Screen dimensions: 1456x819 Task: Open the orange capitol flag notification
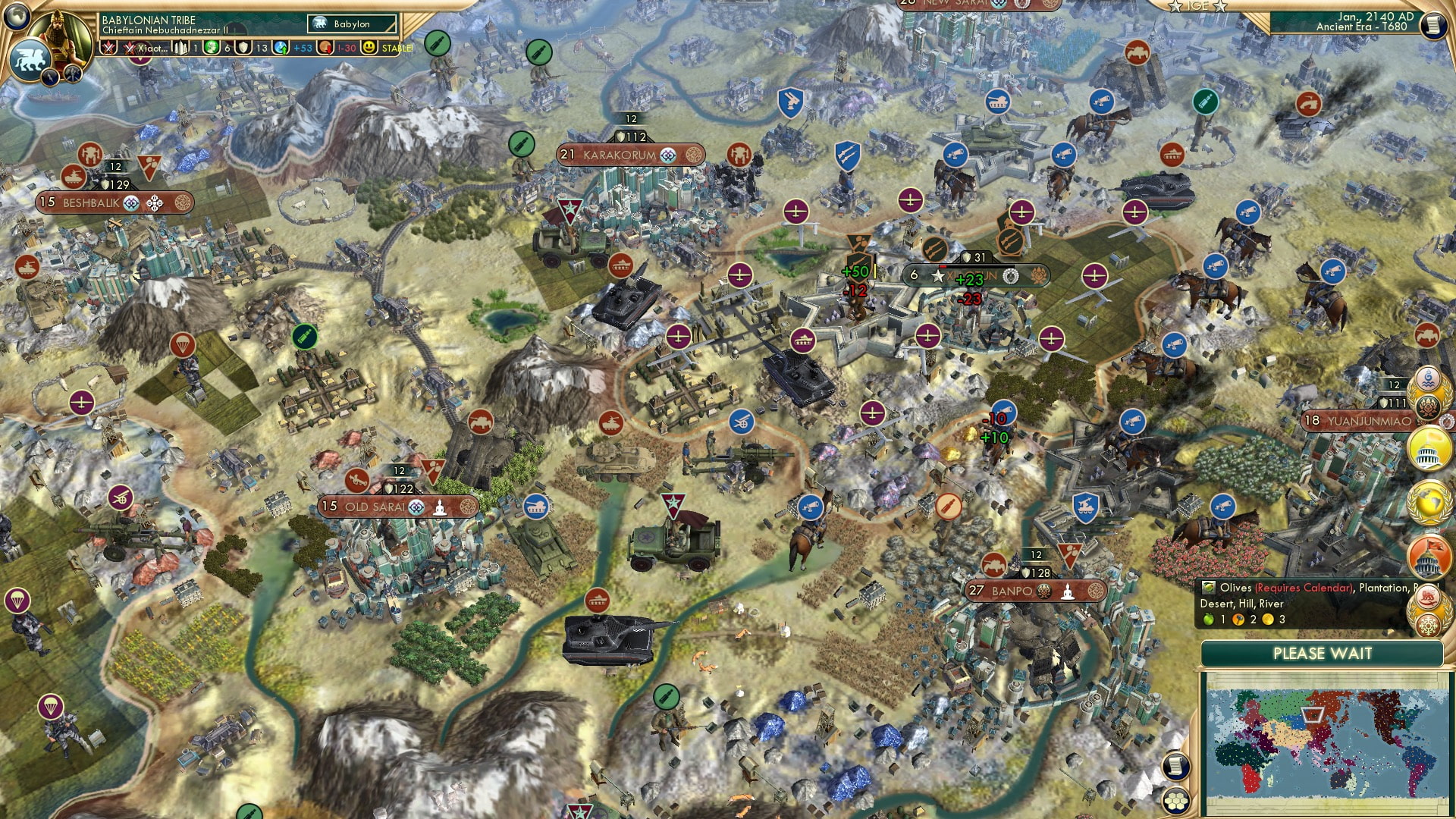1429,556
